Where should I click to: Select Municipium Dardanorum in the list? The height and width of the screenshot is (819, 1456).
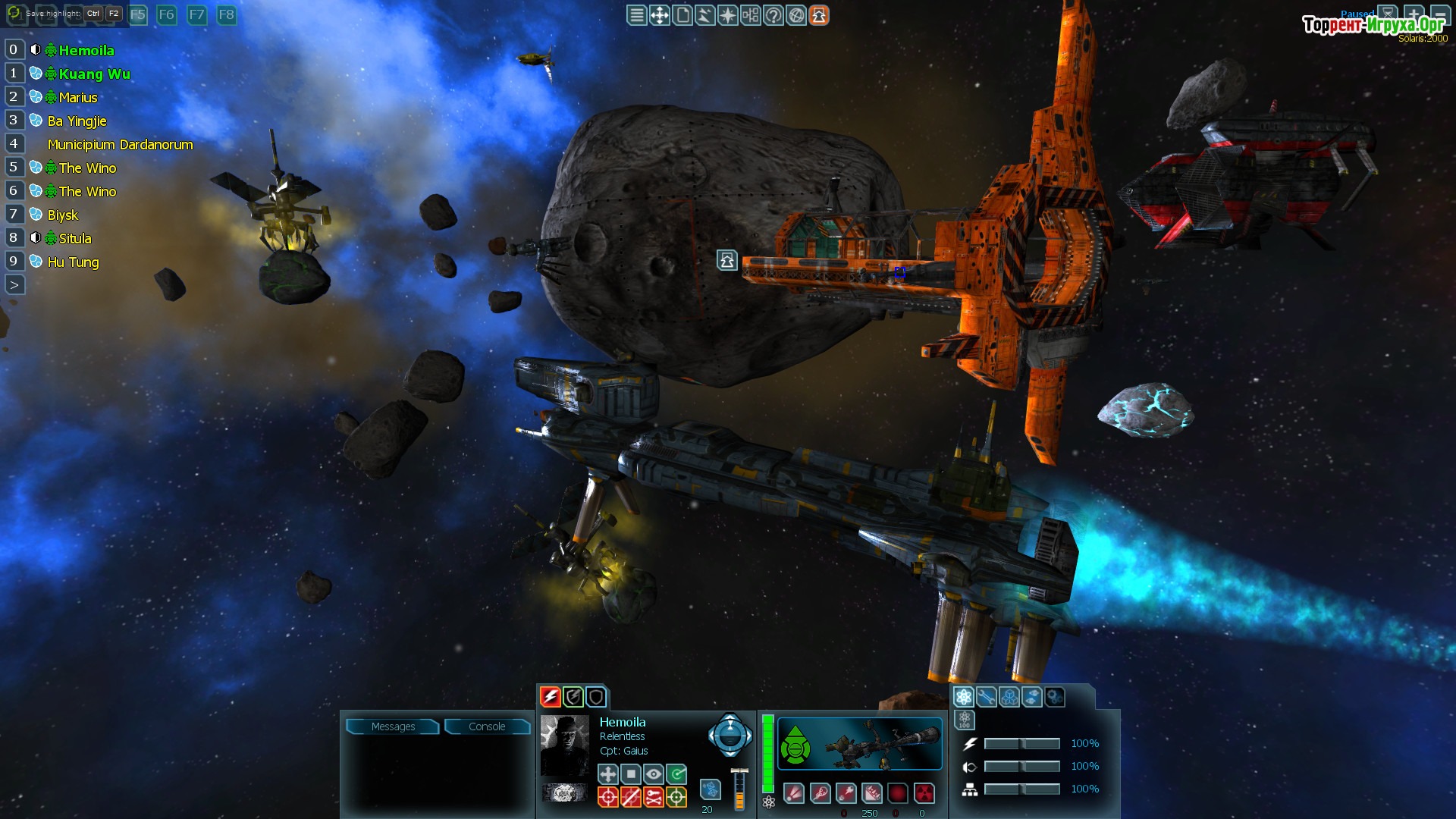120,144
